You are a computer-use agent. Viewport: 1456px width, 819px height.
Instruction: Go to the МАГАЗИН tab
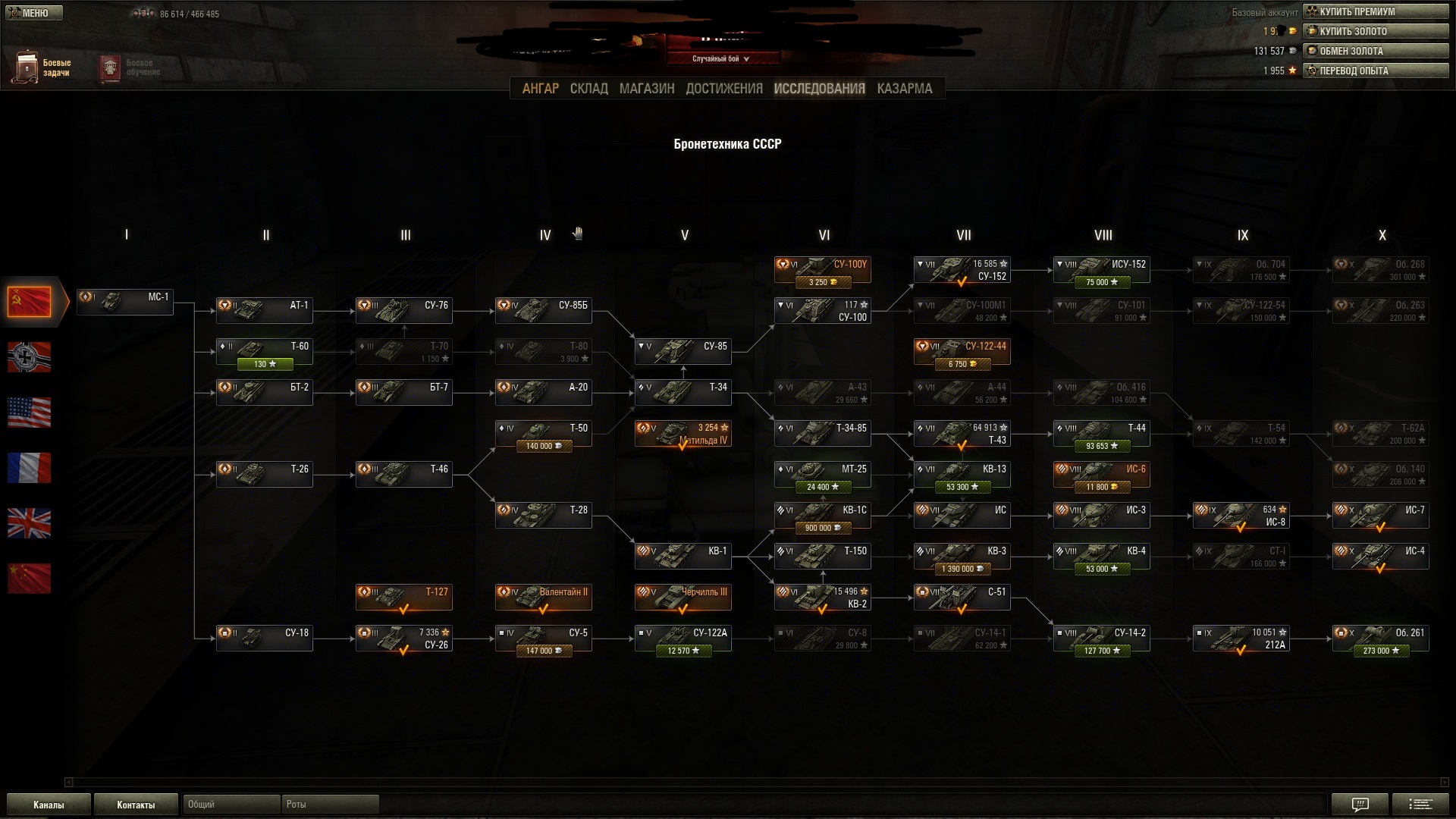(x=646, y=89)
